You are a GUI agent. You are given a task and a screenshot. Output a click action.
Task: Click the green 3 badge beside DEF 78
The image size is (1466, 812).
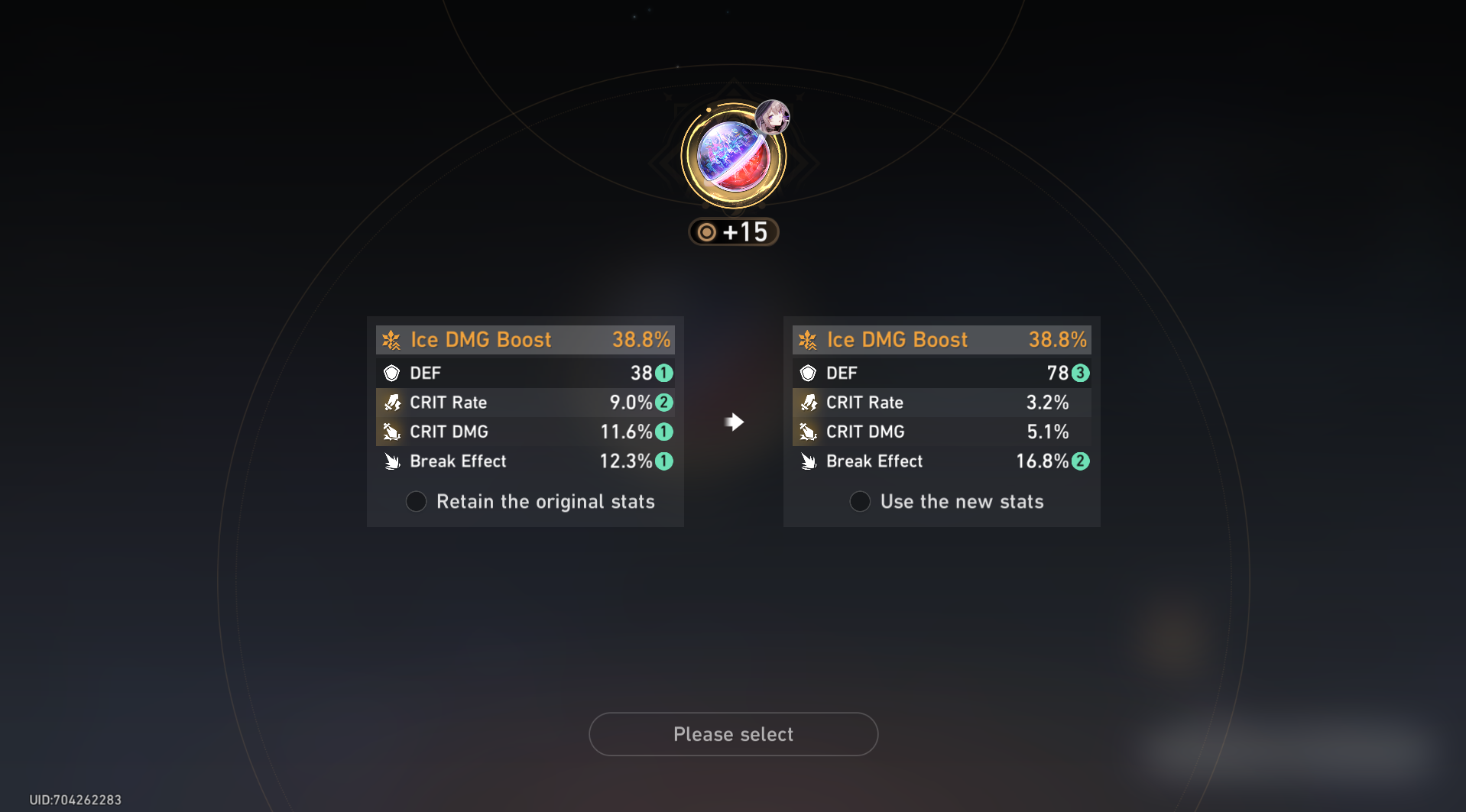1082,373
